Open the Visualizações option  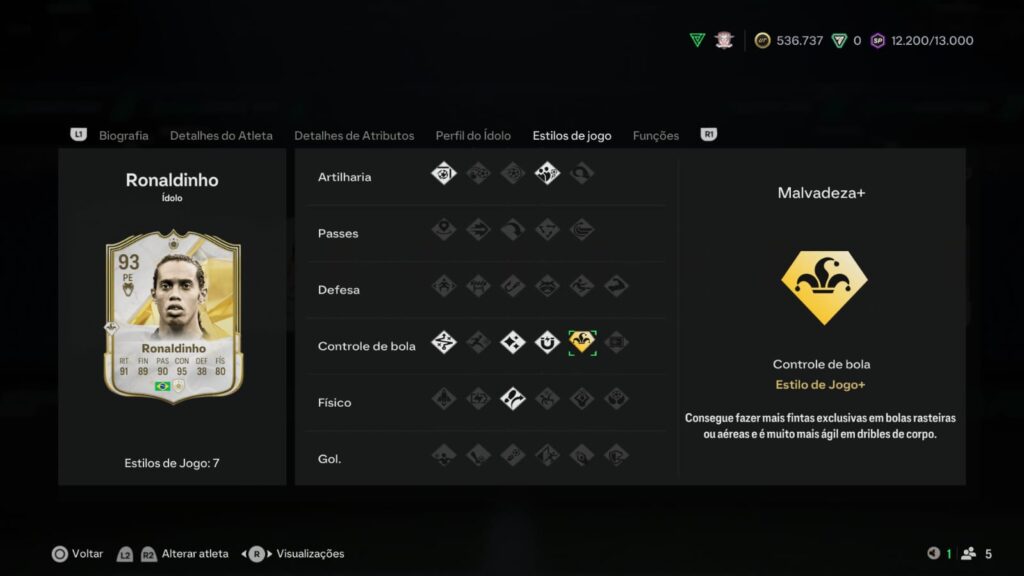(309, 554)
